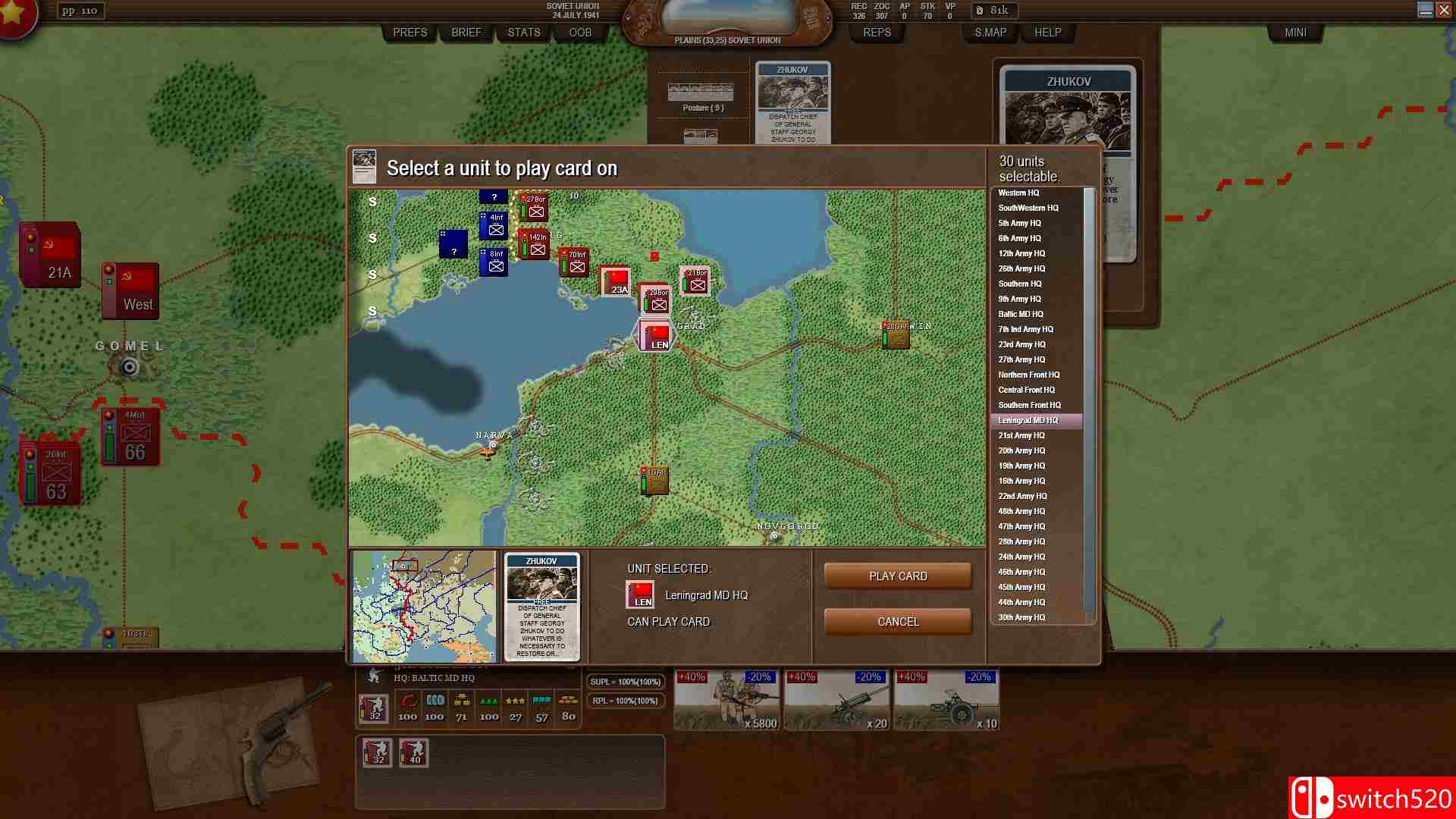Click the pp 110 value field
This screenshot has height=819, width=1456.
[x=80, y=11]
